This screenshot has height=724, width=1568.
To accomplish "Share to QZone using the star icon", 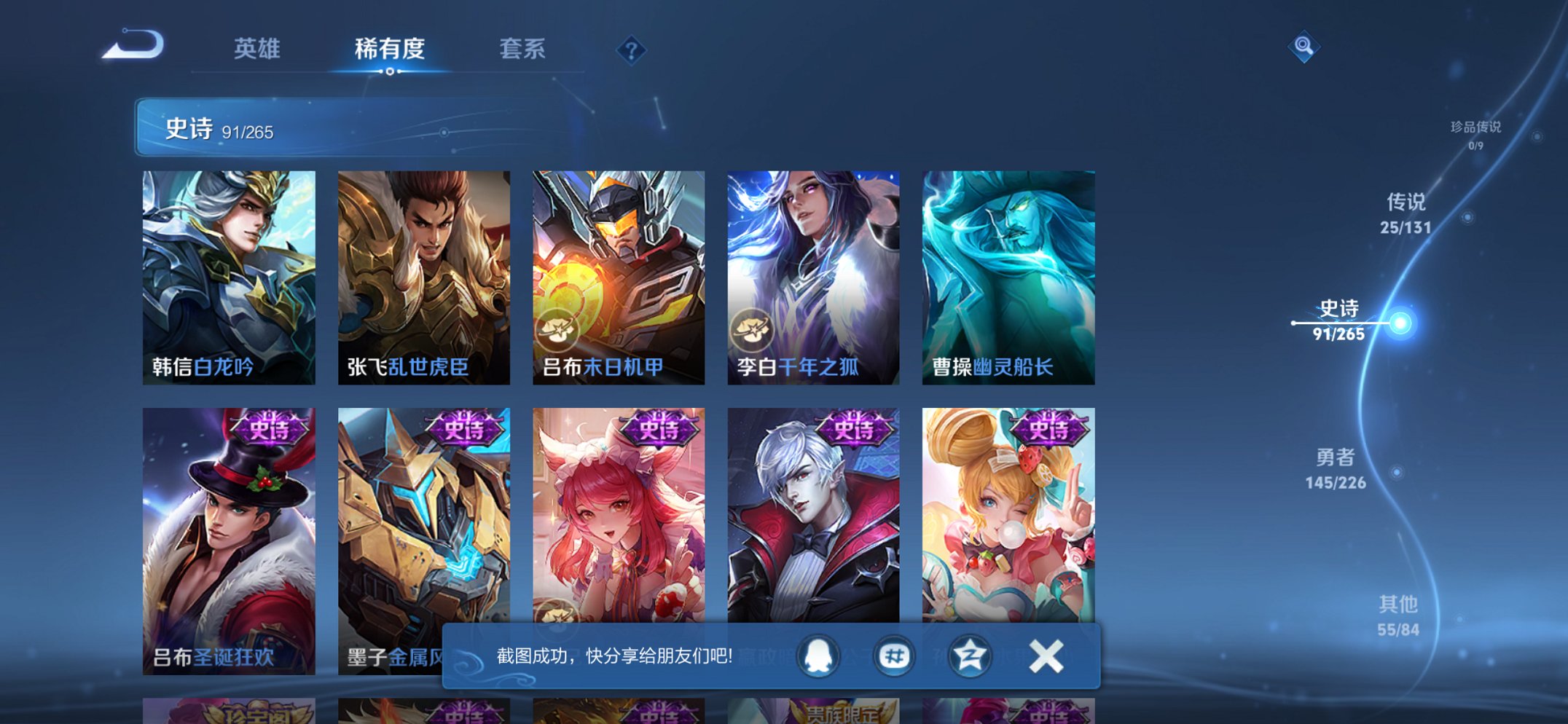I will [969, 656].
